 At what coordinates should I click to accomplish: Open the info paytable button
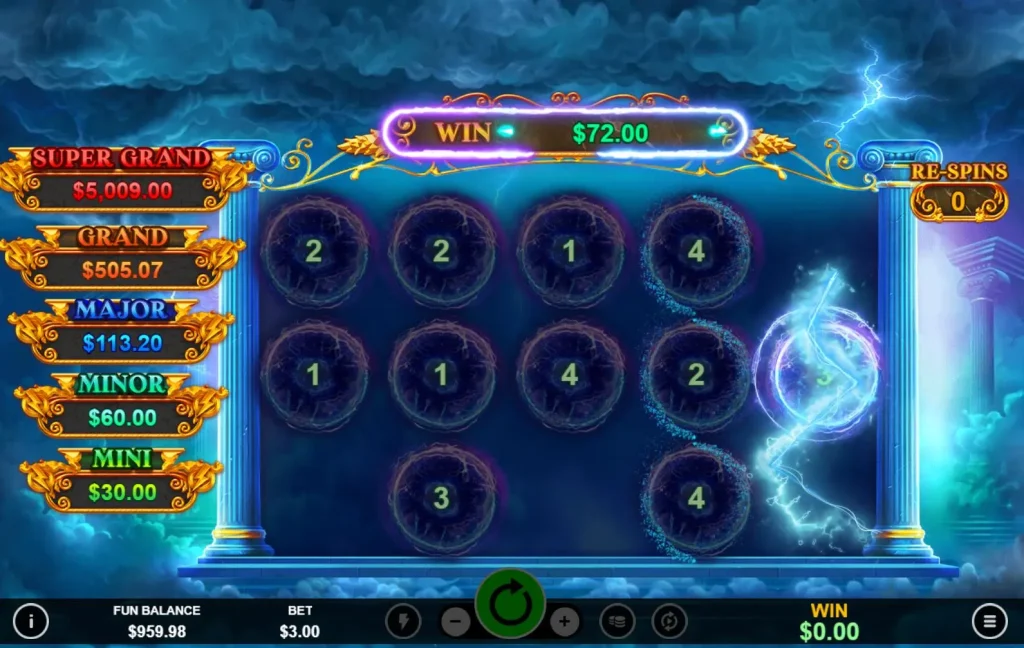[x=31, y=621]
